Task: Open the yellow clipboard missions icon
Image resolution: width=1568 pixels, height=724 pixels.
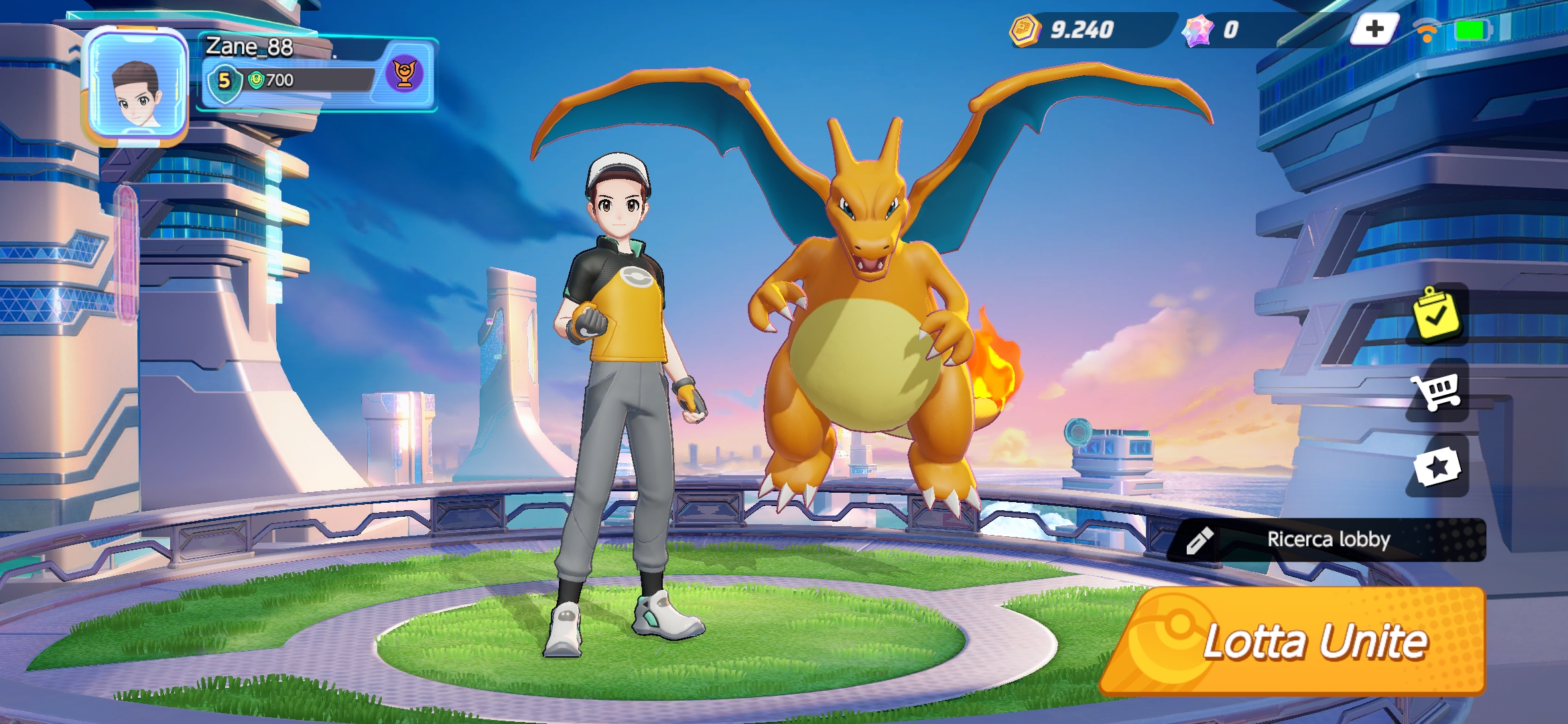Action: (x=1436, y=314)
